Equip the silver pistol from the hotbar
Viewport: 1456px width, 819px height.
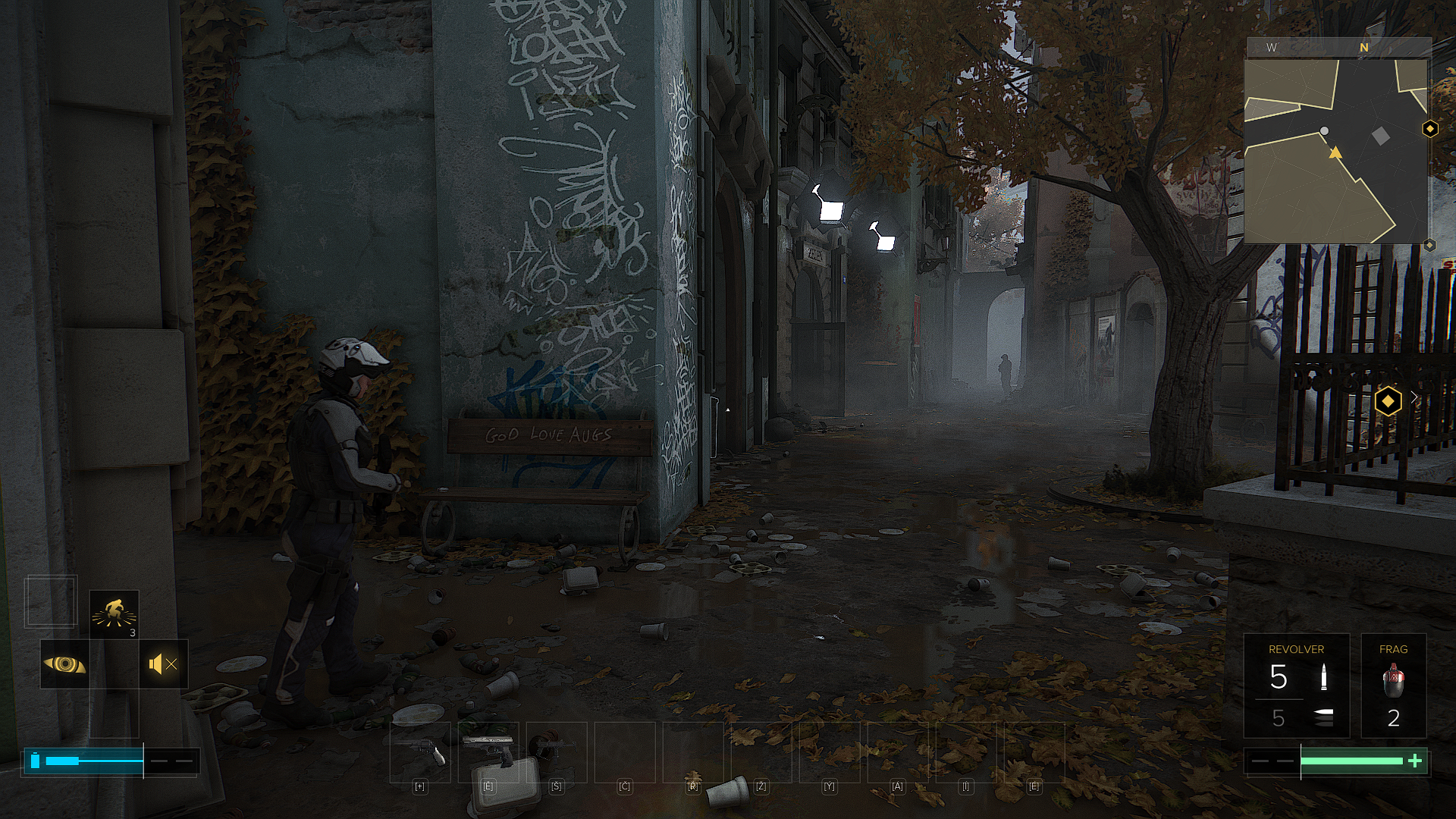(x=488, y=751)
